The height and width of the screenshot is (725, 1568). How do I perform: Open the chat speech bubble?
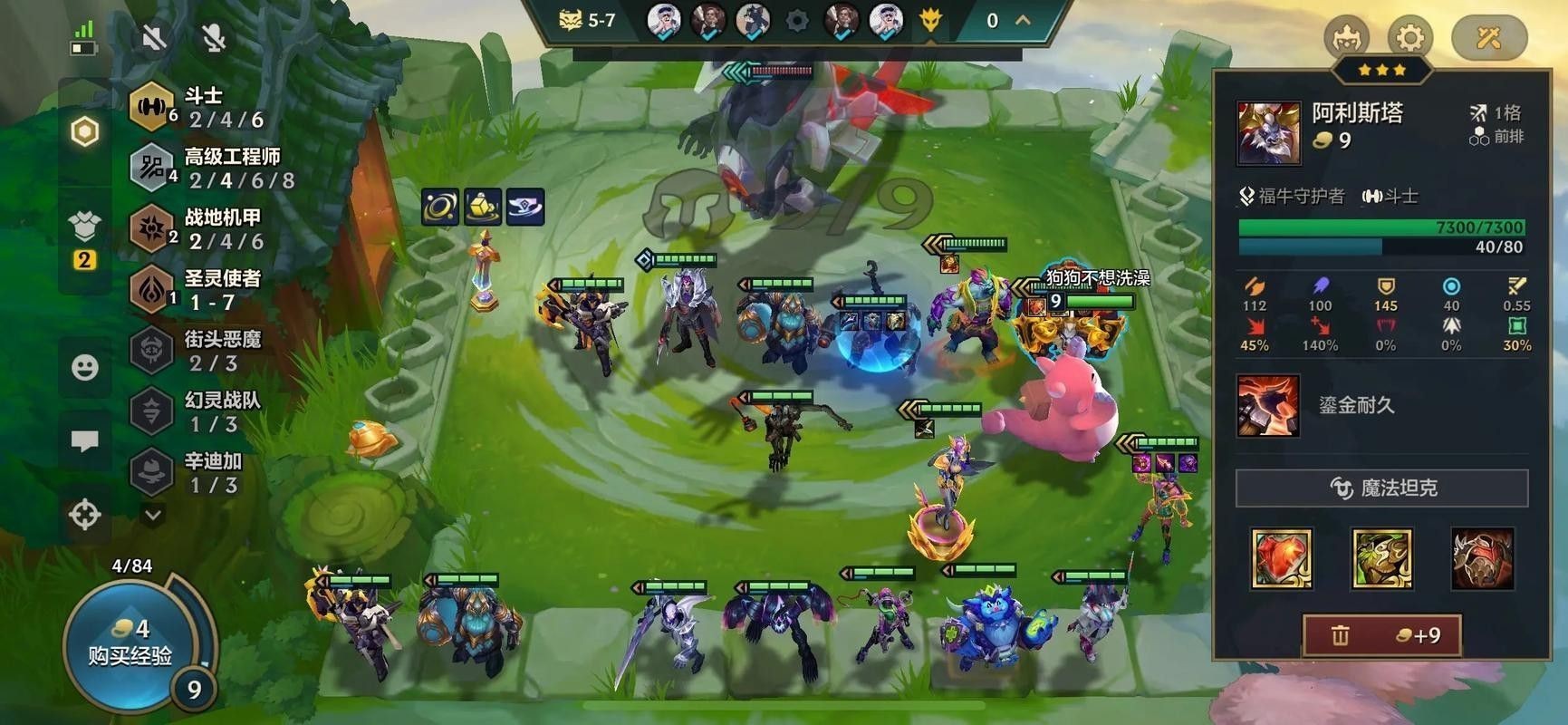85,441
